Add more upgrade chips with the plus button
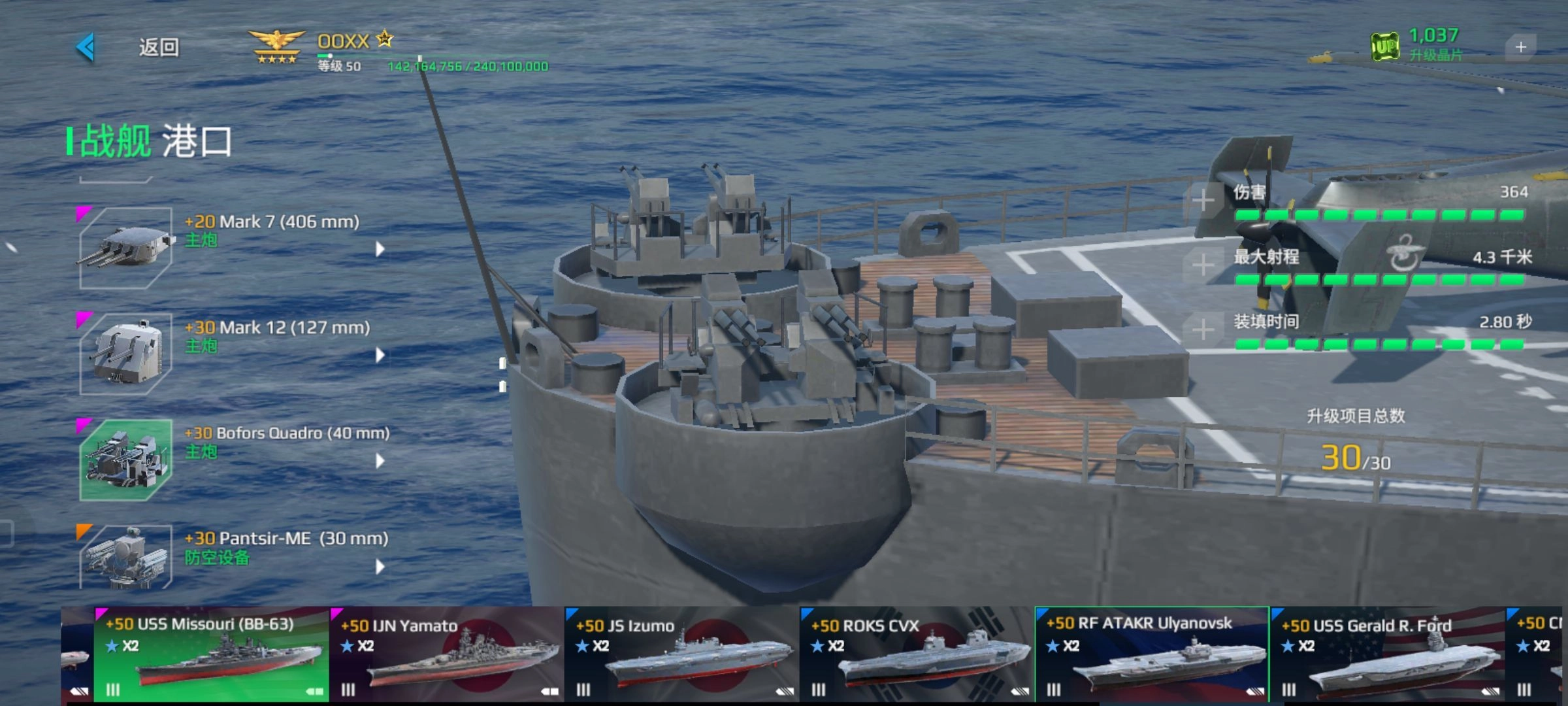The image size is (1568, 706). tap(1520, 47)
